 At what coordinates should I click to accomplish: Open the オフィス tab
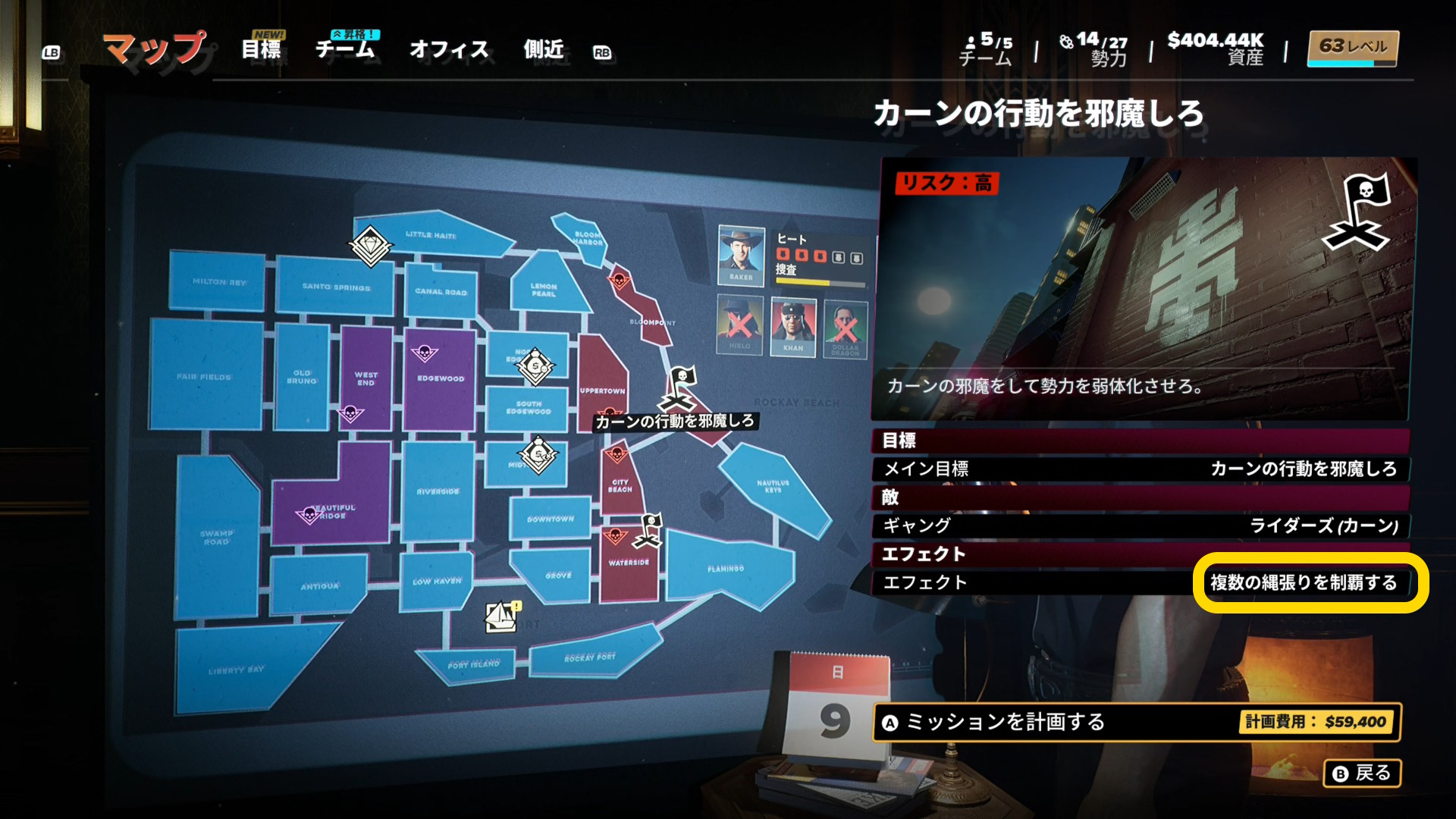pos(449,49)
